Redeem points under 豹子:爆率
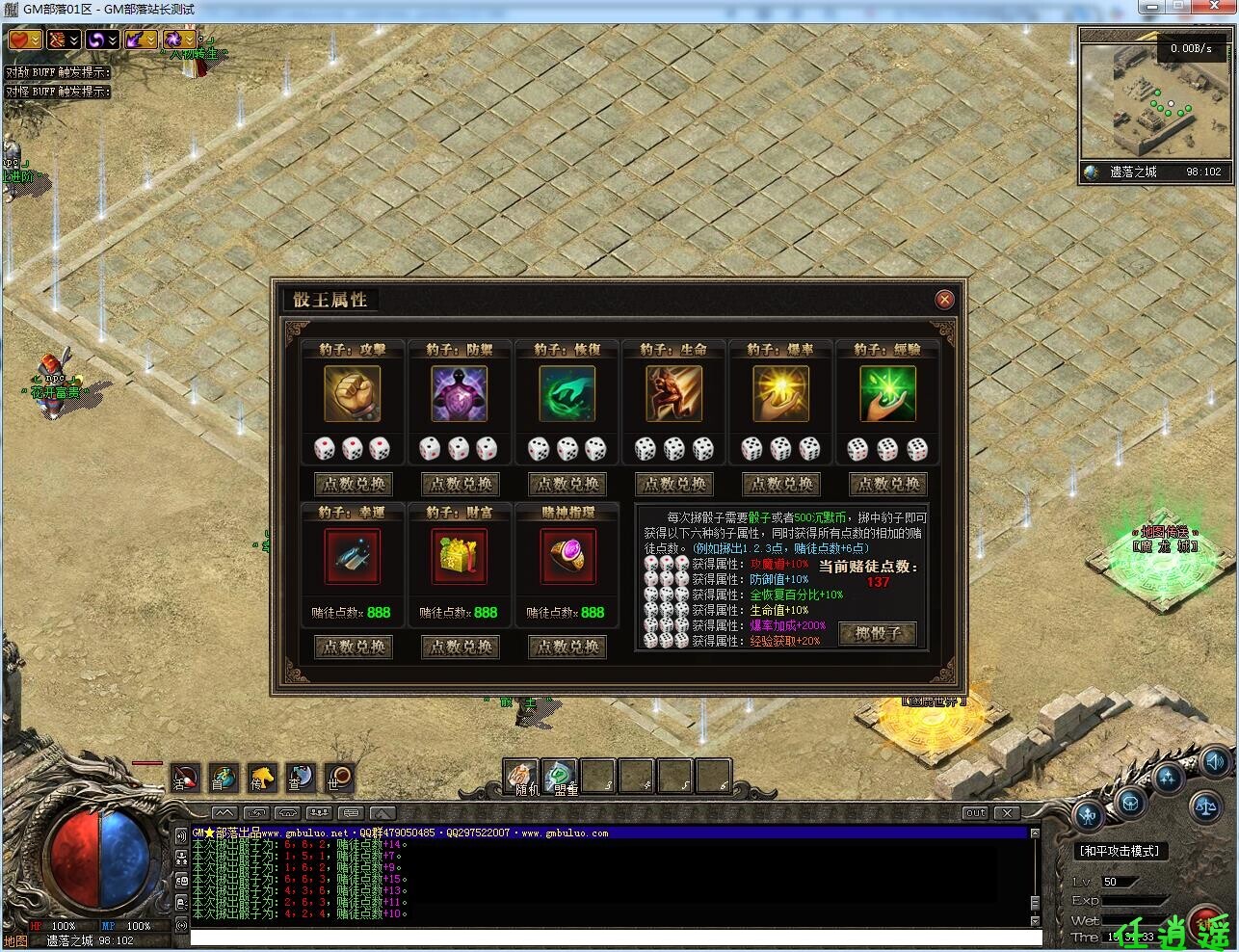The width and height of the screenshot is (1239, 952). [x=780, y=484]
